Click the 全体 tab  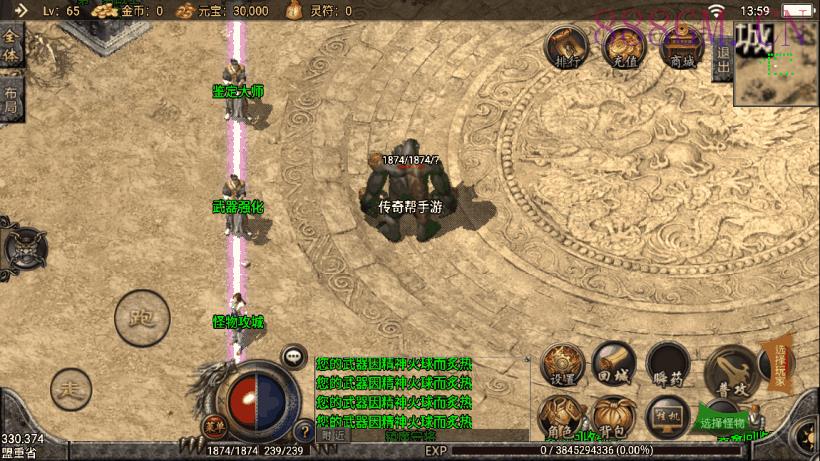click(10, 45)
